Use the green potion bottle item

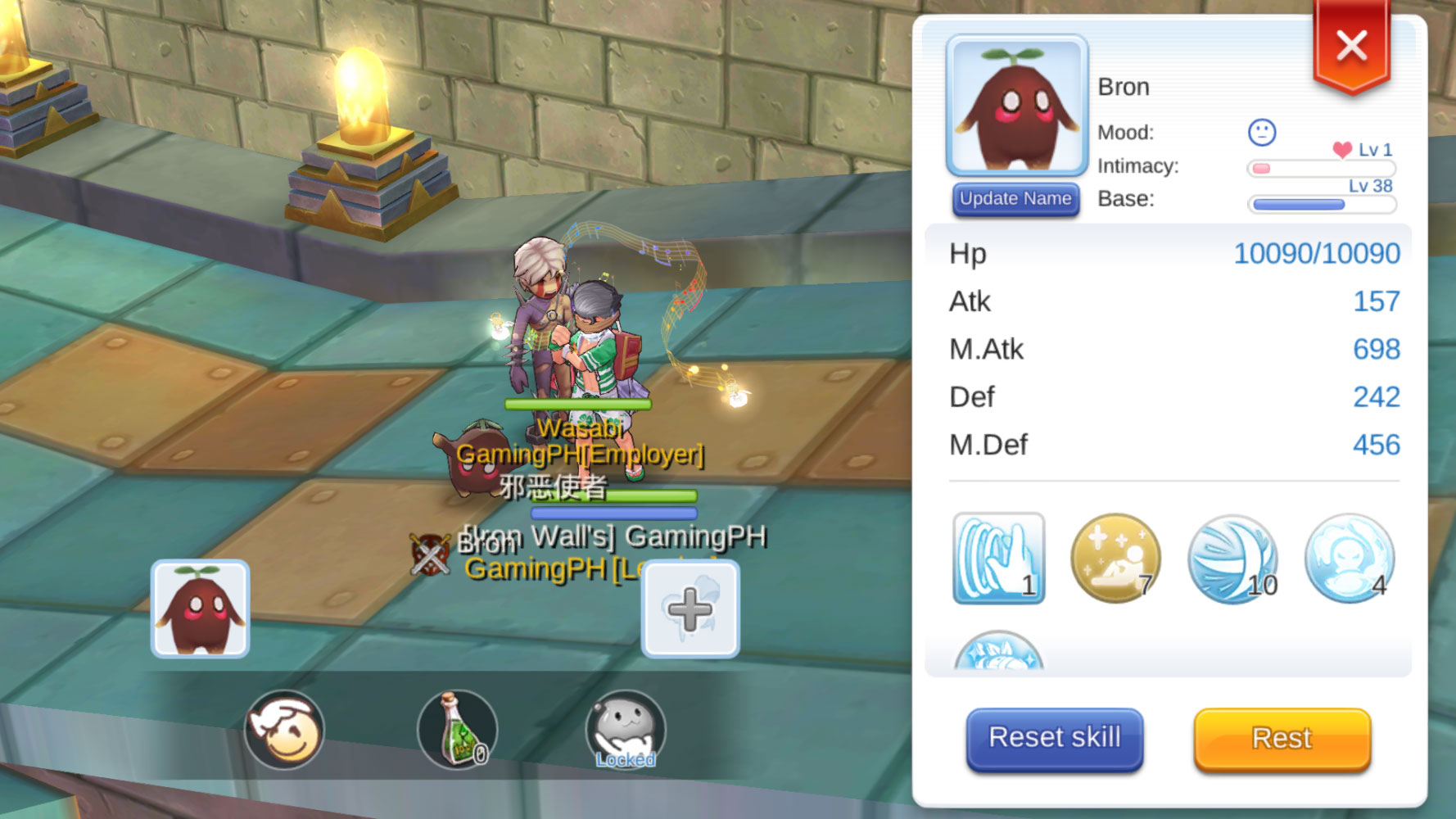click(x=457, y=730)
